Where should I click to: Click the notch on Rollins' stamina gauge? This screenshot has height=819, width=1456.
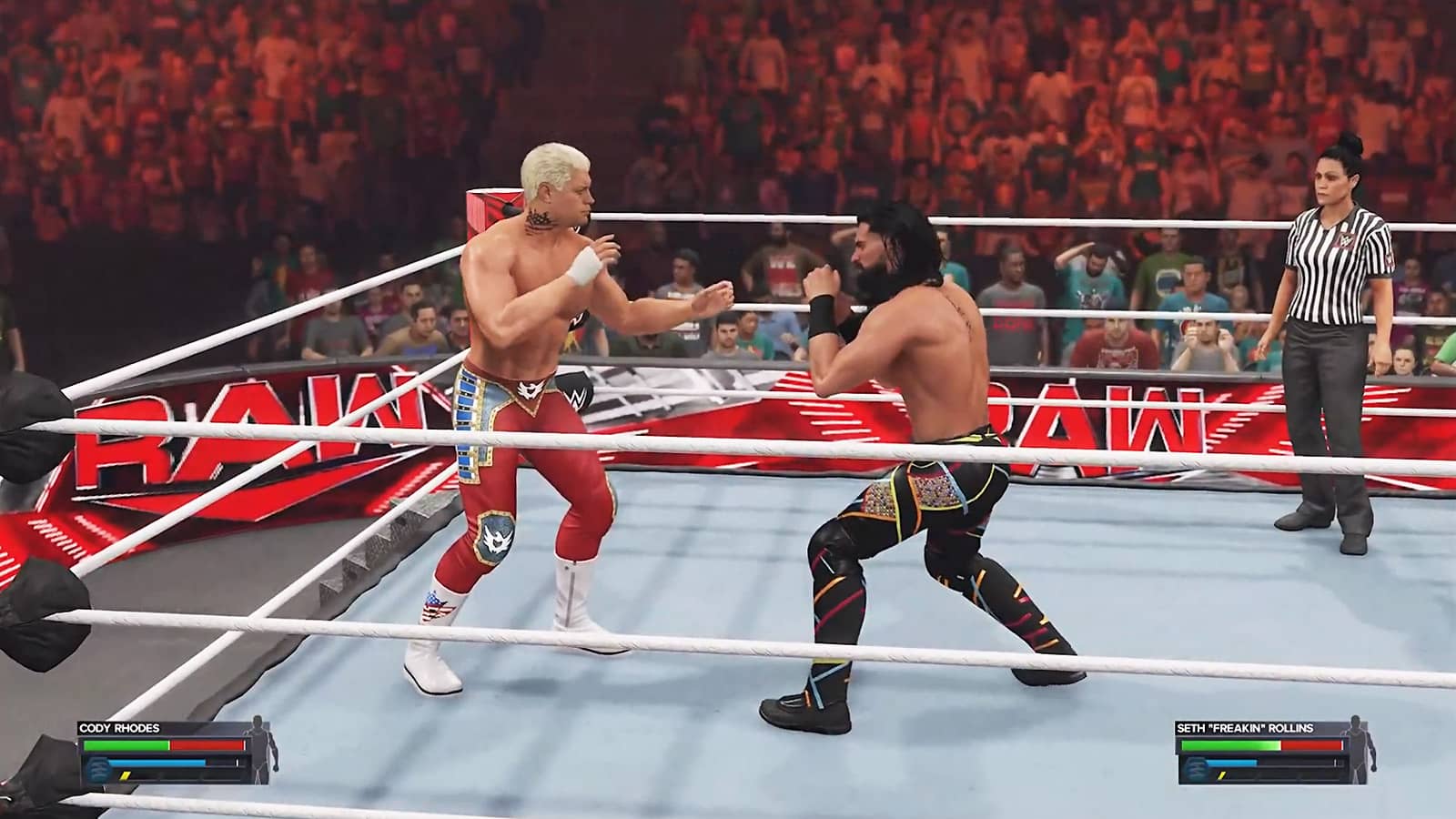tap(1335, 762)
